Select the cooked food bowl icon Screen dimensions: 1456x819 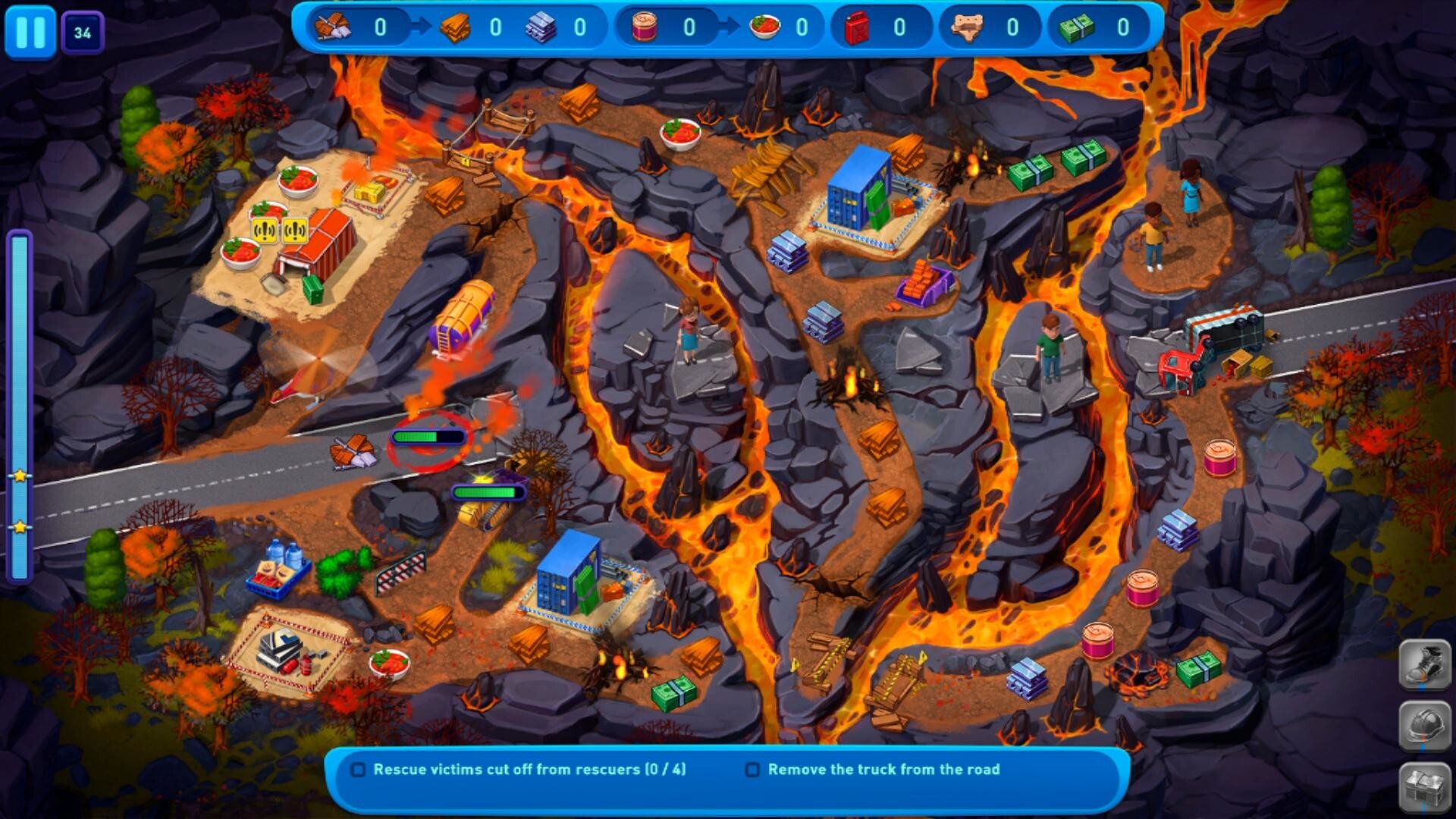coord(766,26)
